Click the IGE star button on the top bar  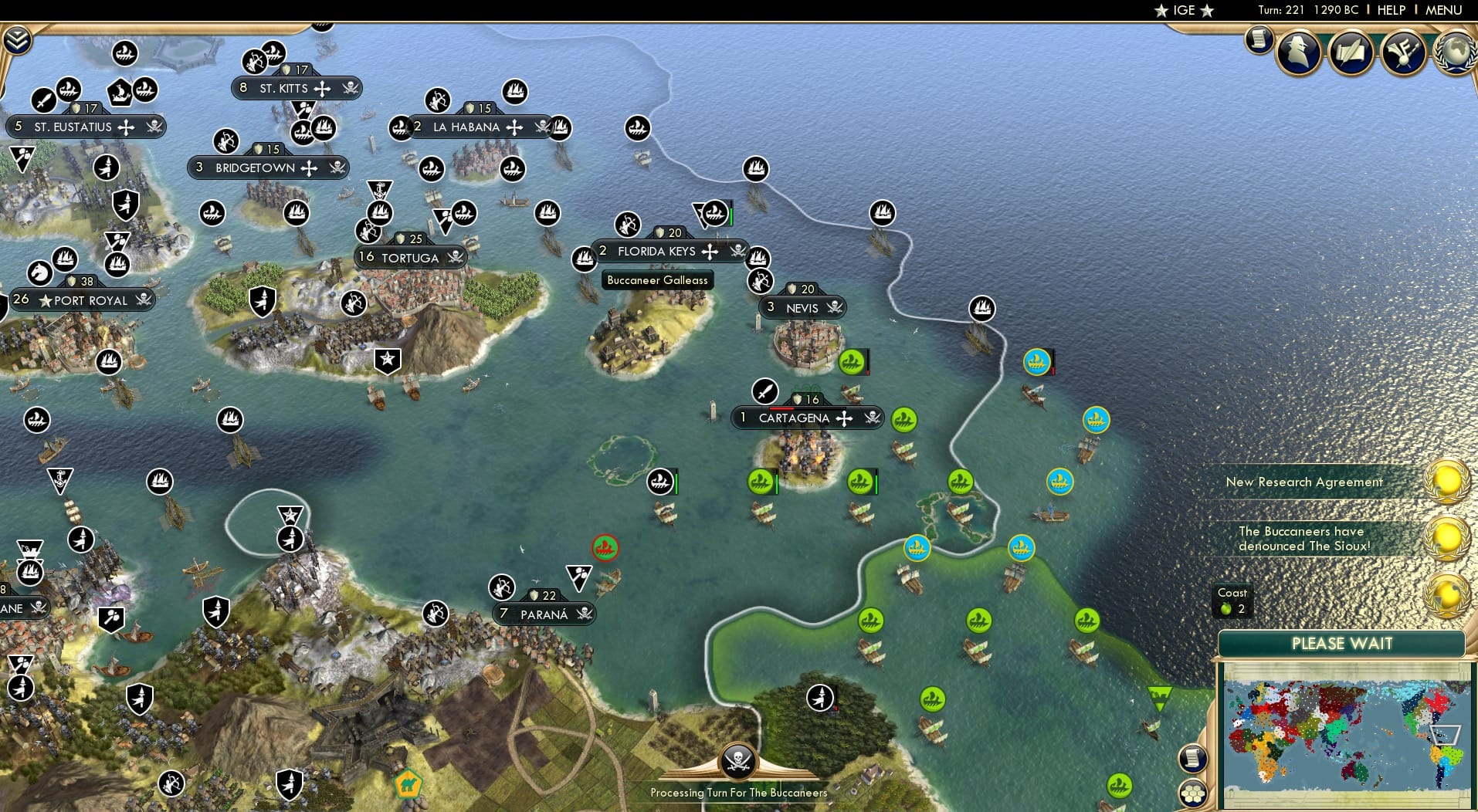coord(1185,11)
